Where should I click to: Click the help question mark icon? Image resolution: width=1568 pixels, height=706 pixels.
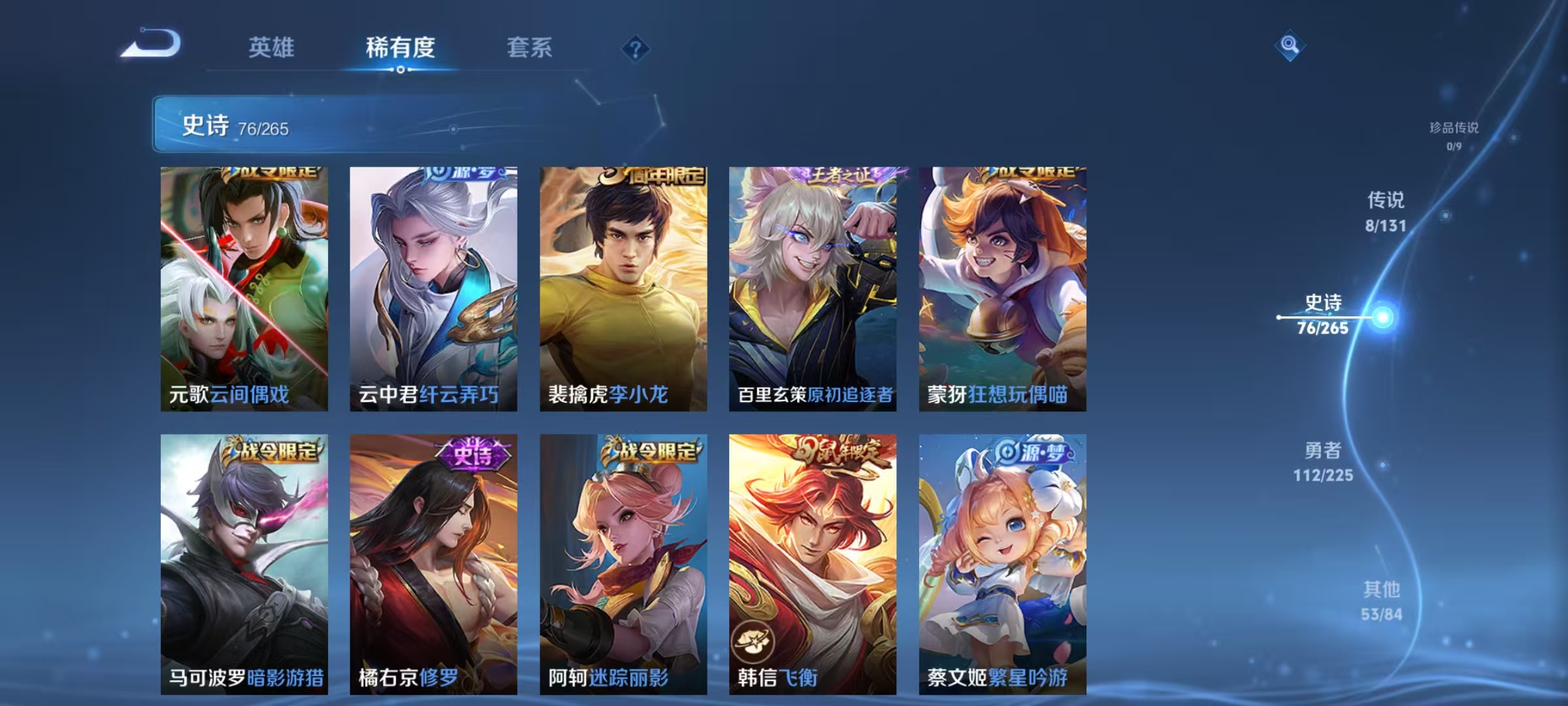[x=637, y=48]
